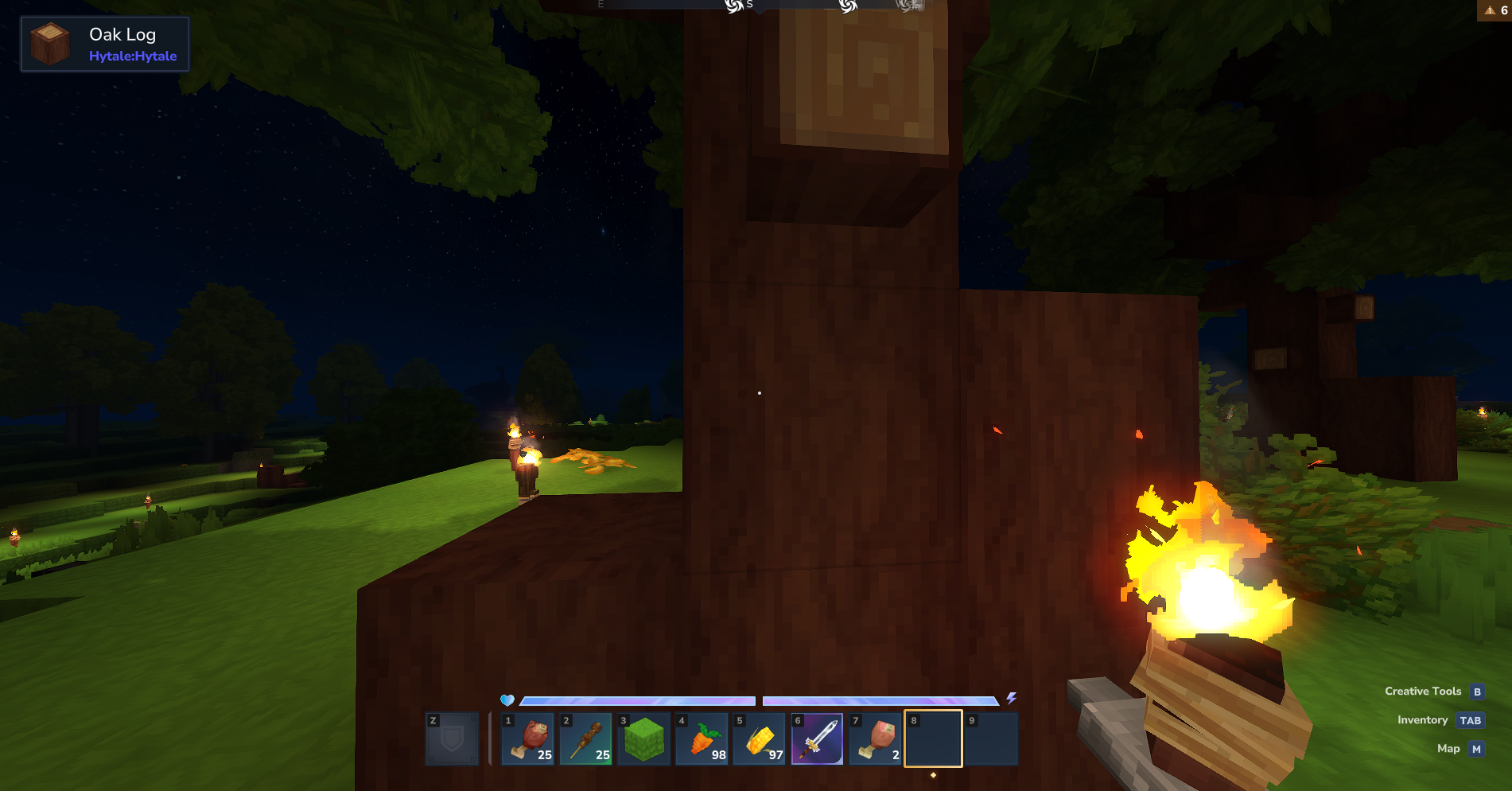Select the carrot stack of 98

click(x=702, y=738)
